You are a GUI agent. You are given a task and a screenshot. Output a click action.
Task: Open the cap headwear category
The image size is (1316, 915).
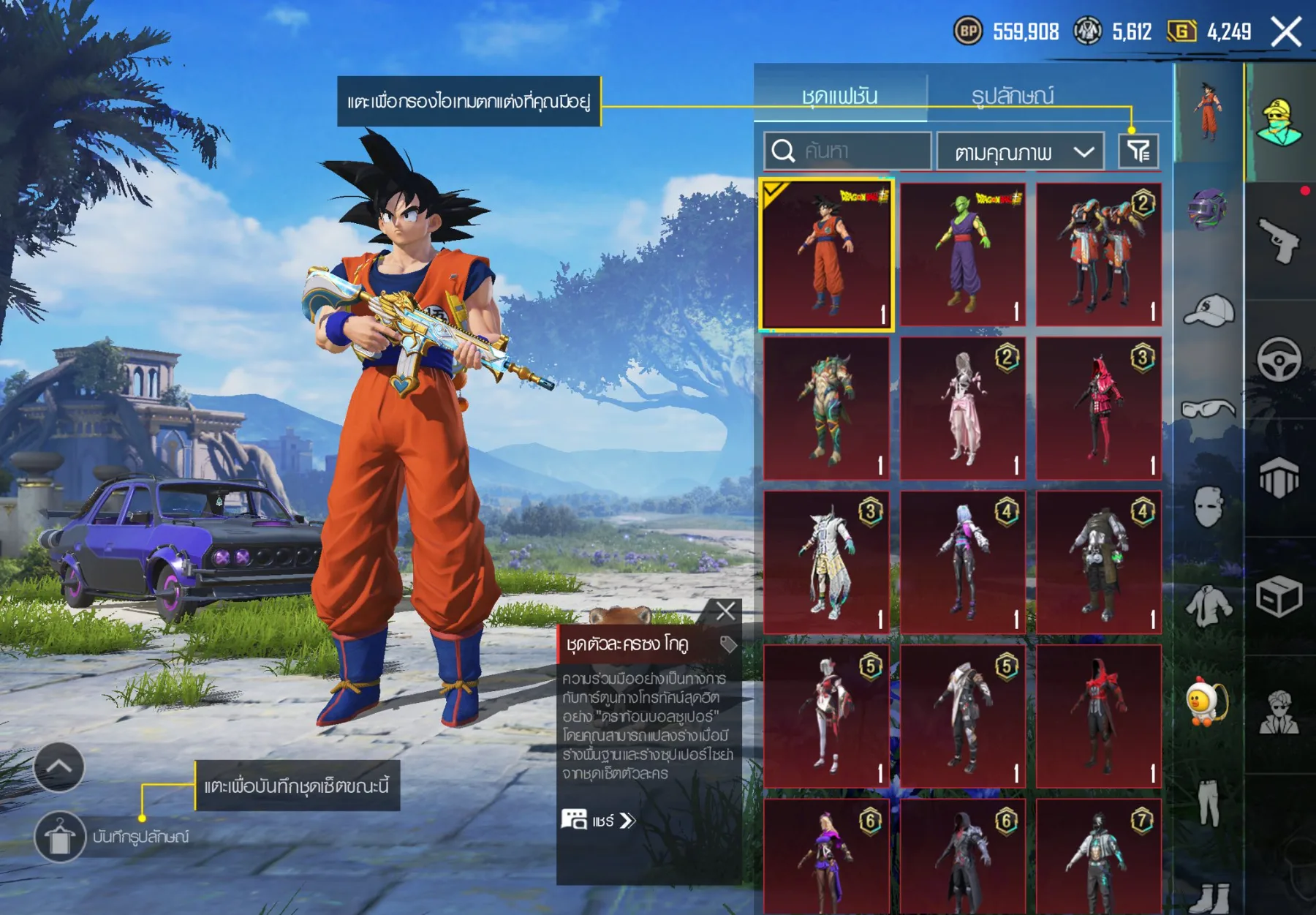(x=1208, y=310)
